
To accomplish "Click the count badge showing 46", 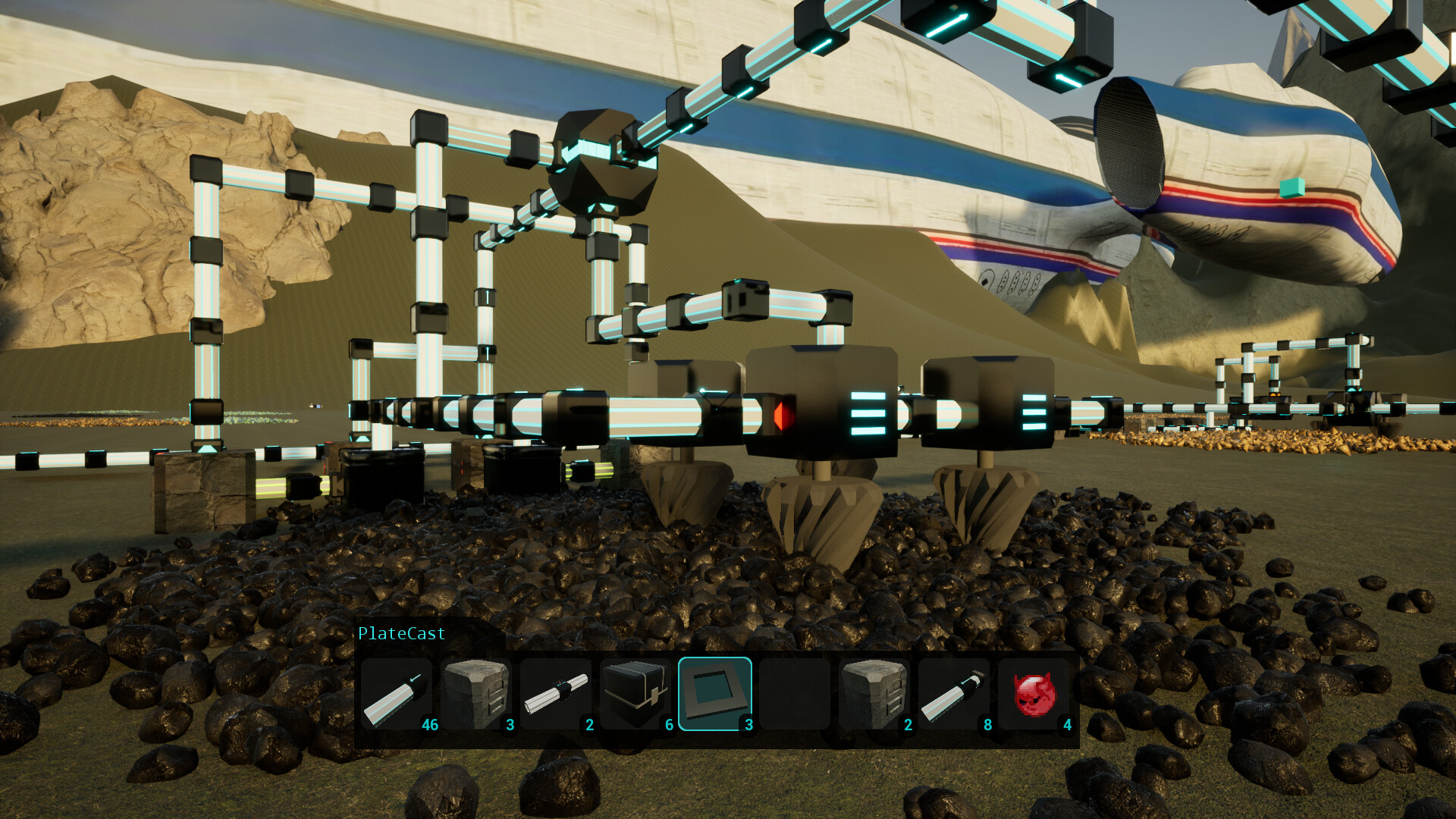I will point(430,724).
